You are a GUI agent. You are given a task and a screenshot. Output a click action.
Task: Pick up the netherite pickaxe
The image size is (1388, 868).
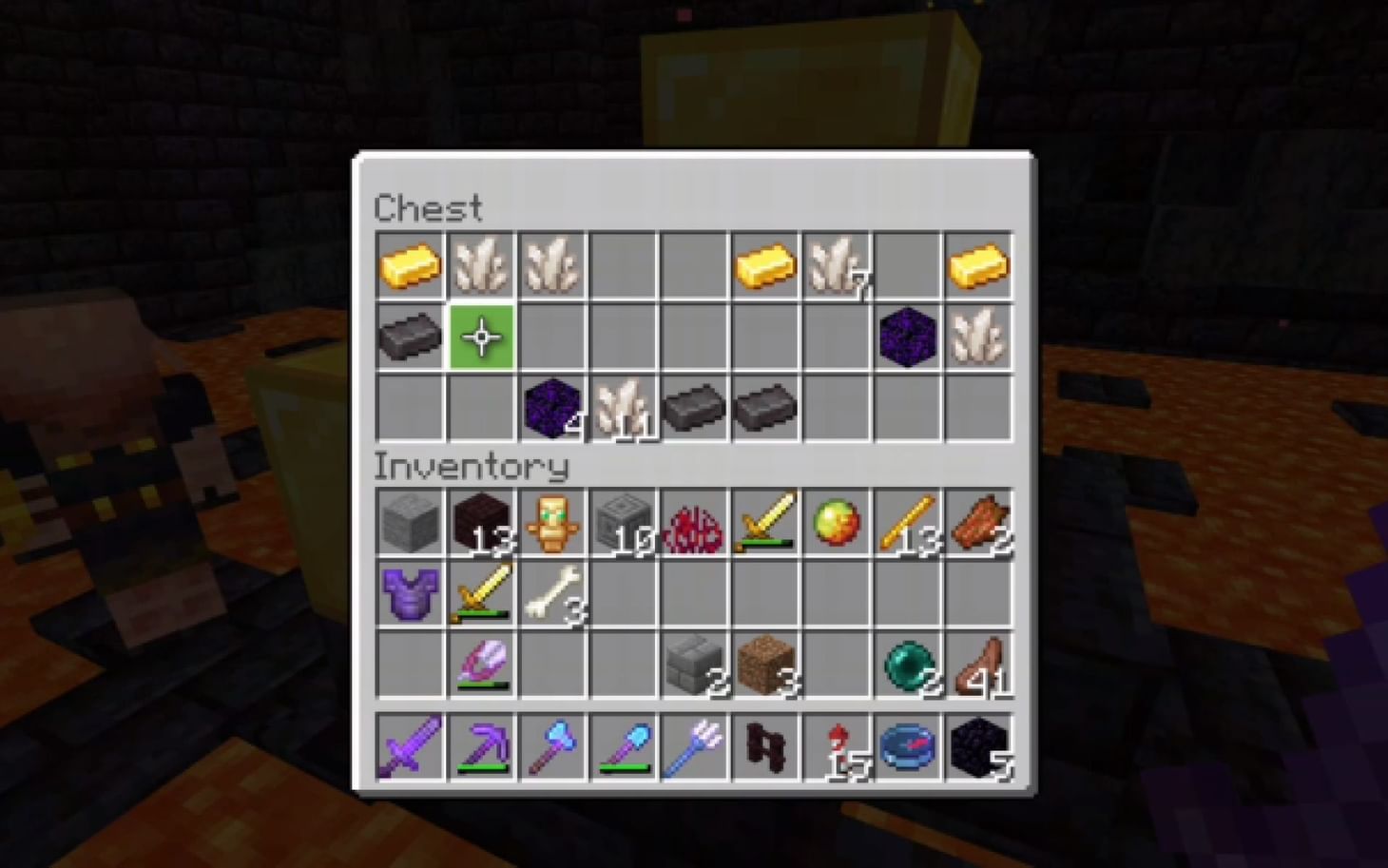point(482,751)
